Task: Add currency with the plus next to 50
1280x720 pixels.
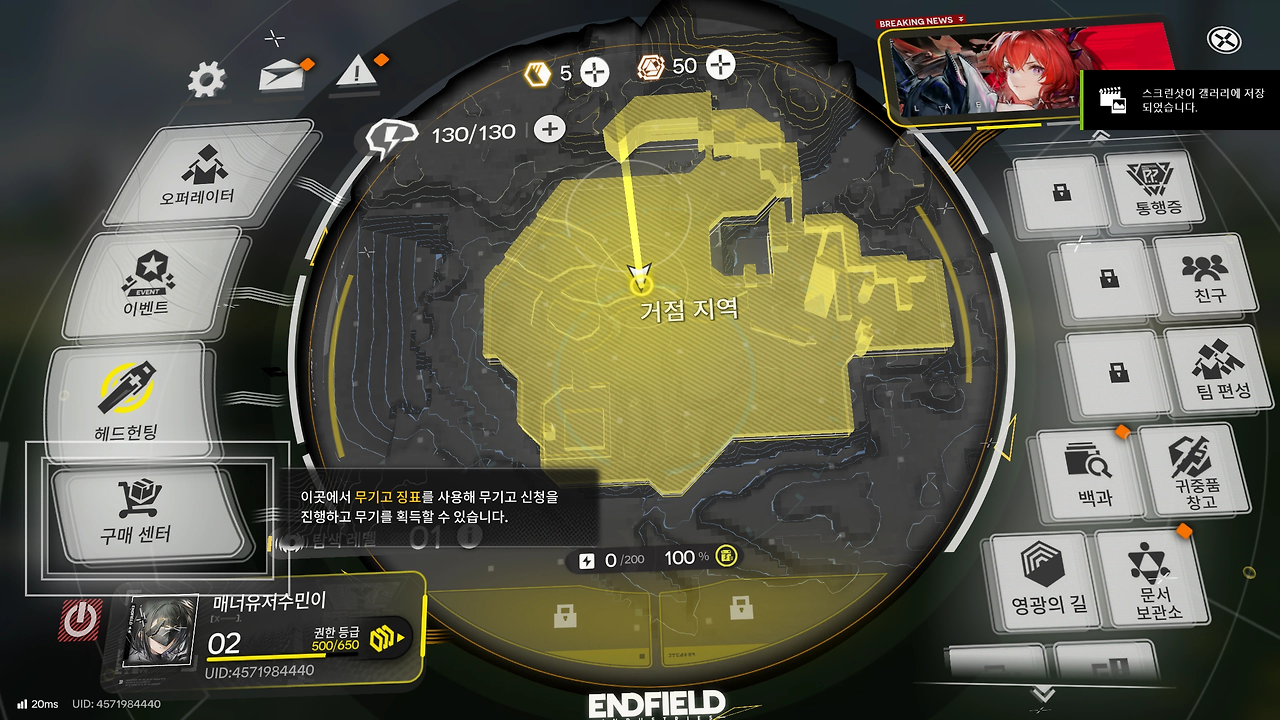Action: 720,66
